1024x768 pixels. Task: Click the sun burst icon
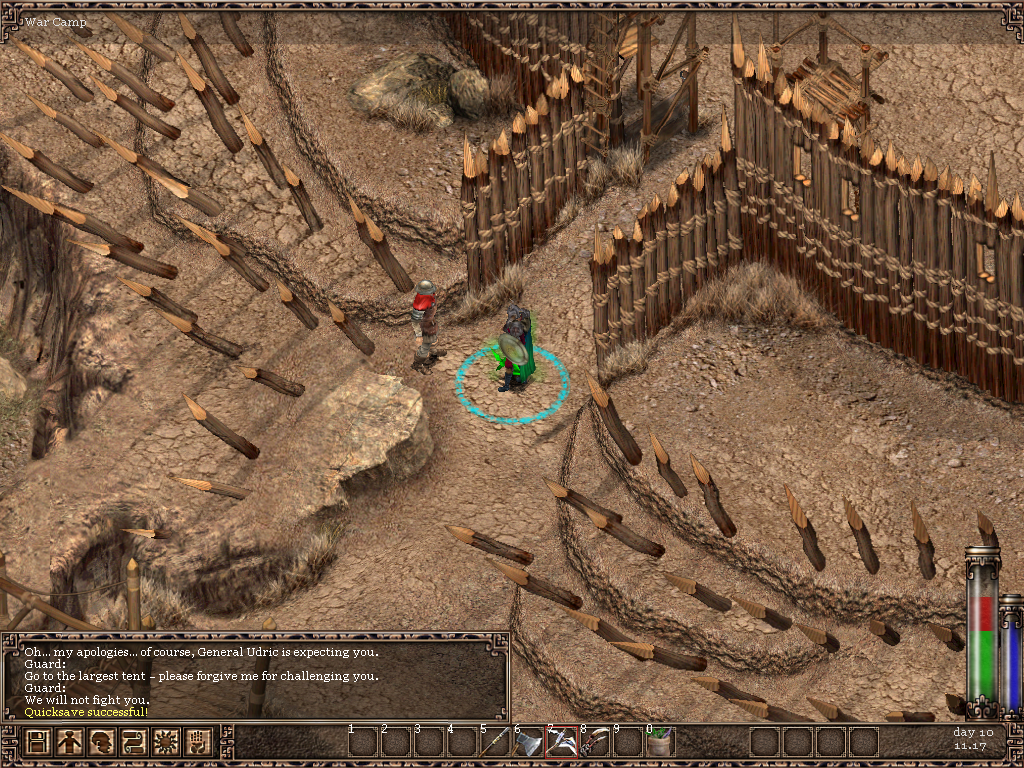[x=164, y=742]
